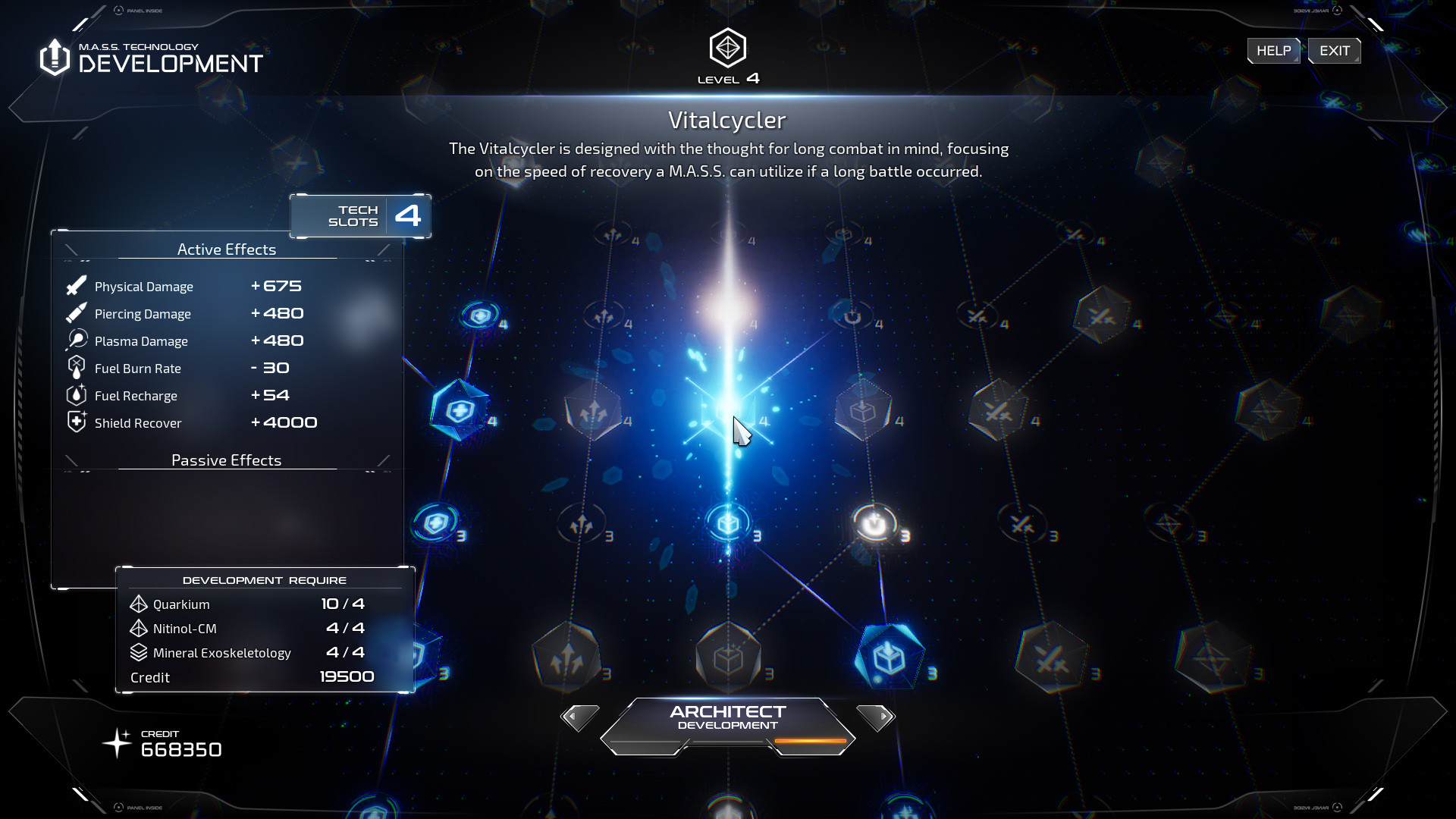Choose the lit blue hexagon box tech node
Screen dimensions: 1456x819
tap(889, 657)
